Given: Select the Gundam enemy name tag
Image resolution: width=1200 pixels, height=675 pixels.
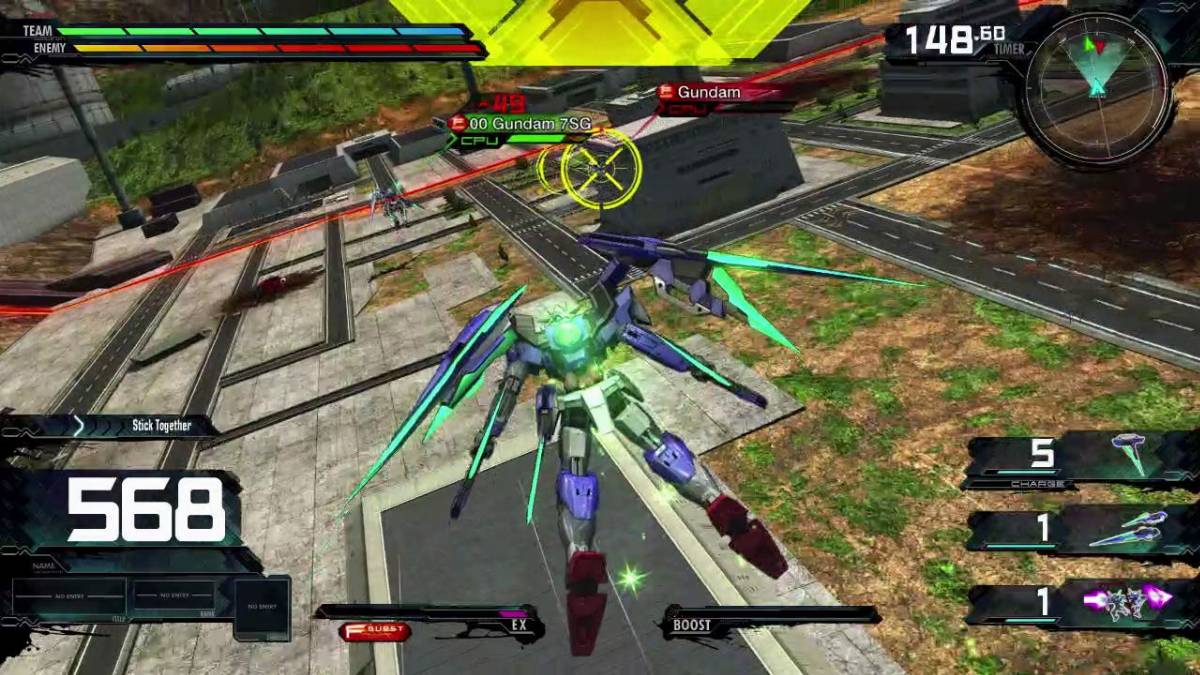Looking at the screenshot, I should (713, 93).
